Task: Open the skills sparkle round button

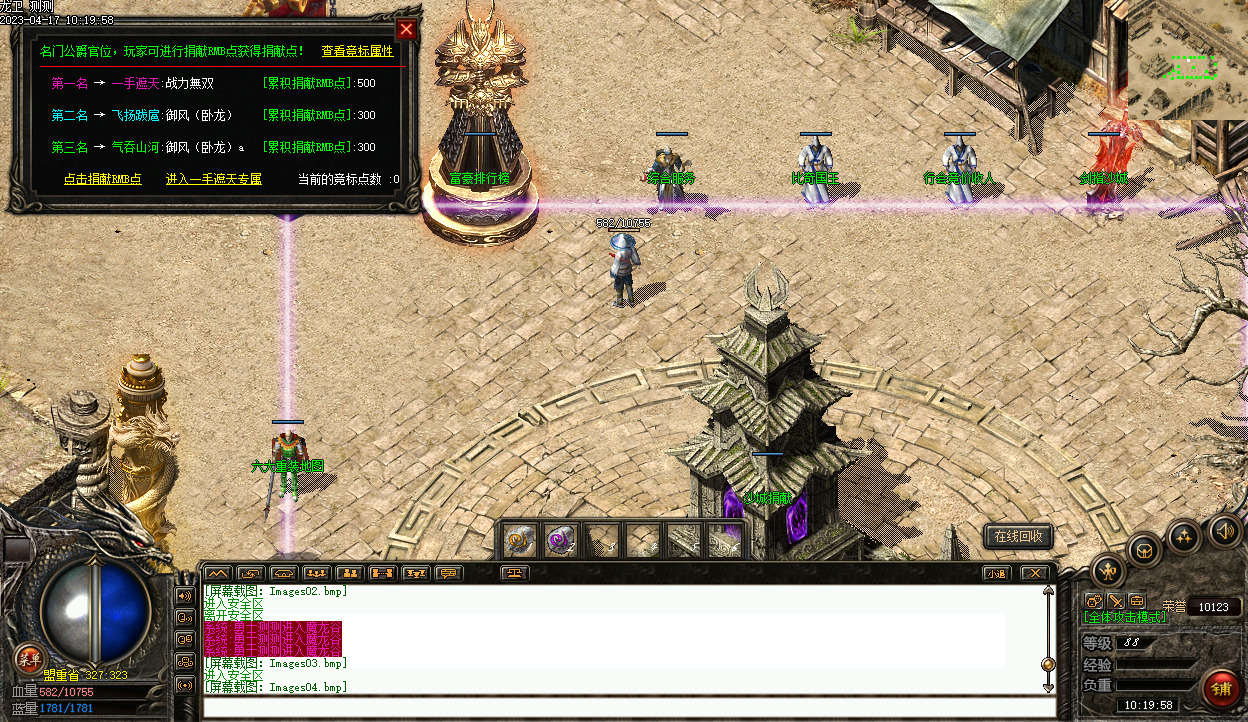Action: point(1185,535)
